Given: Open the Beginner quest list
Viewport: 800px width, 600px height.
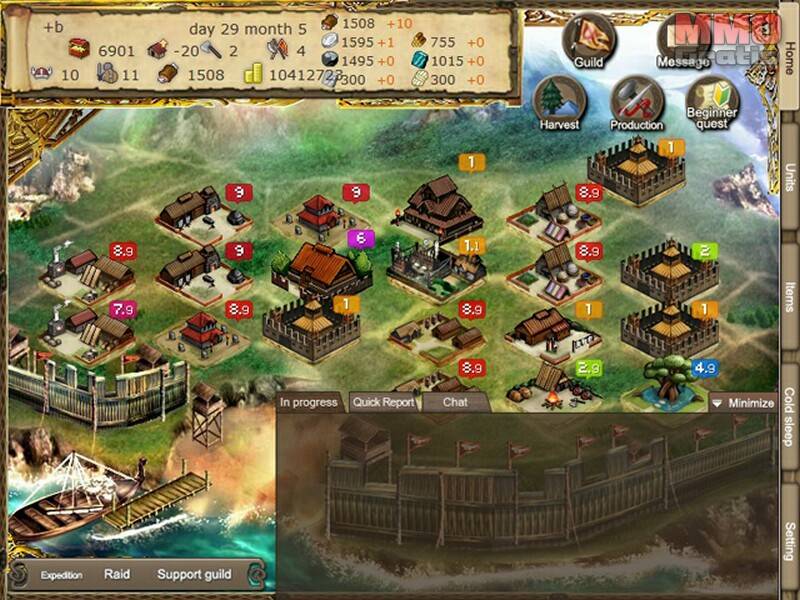Looking at the screenshot, I should coord(713,103).
